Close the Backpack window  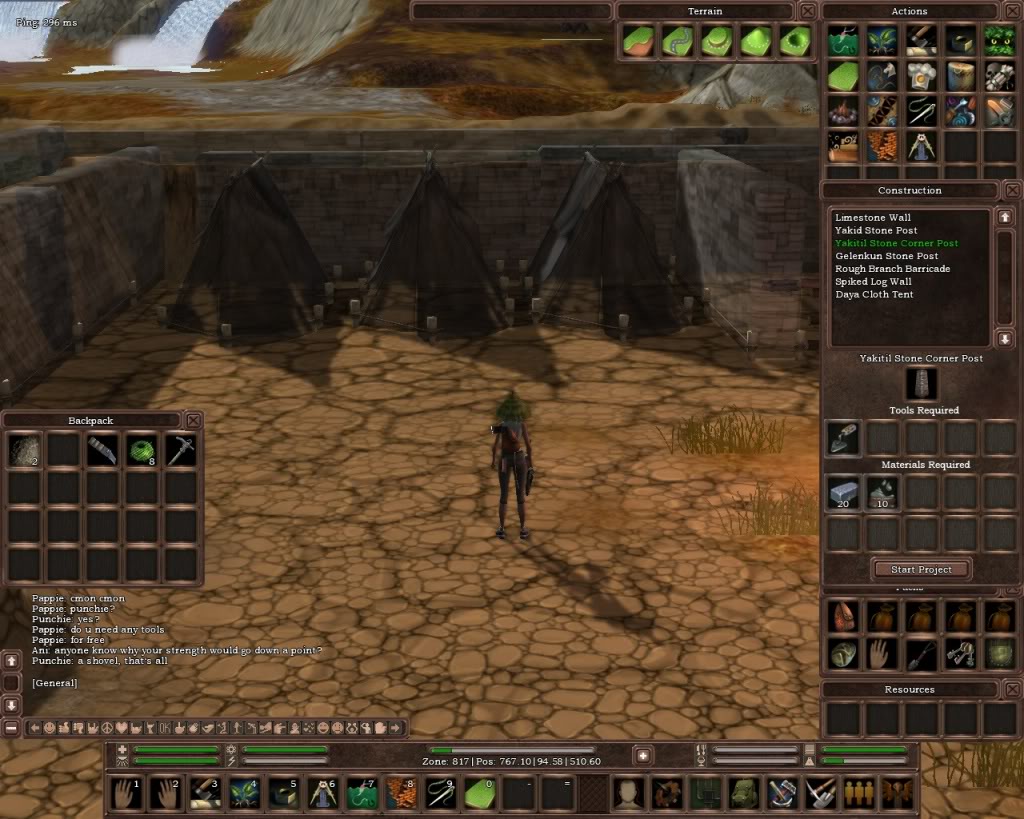coord(194,420)
